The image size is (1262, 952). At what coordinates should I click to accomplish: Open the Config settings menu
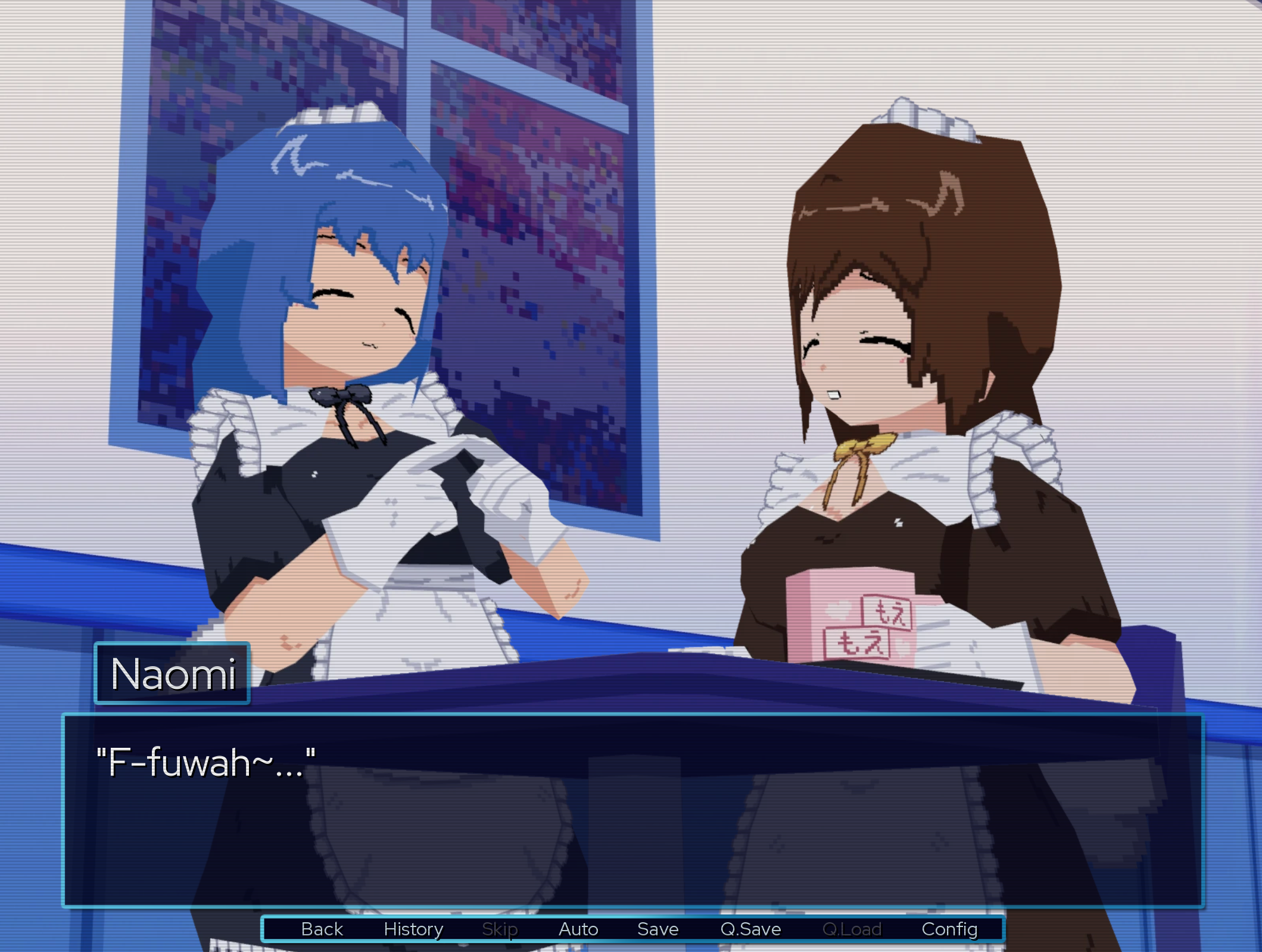951,929
